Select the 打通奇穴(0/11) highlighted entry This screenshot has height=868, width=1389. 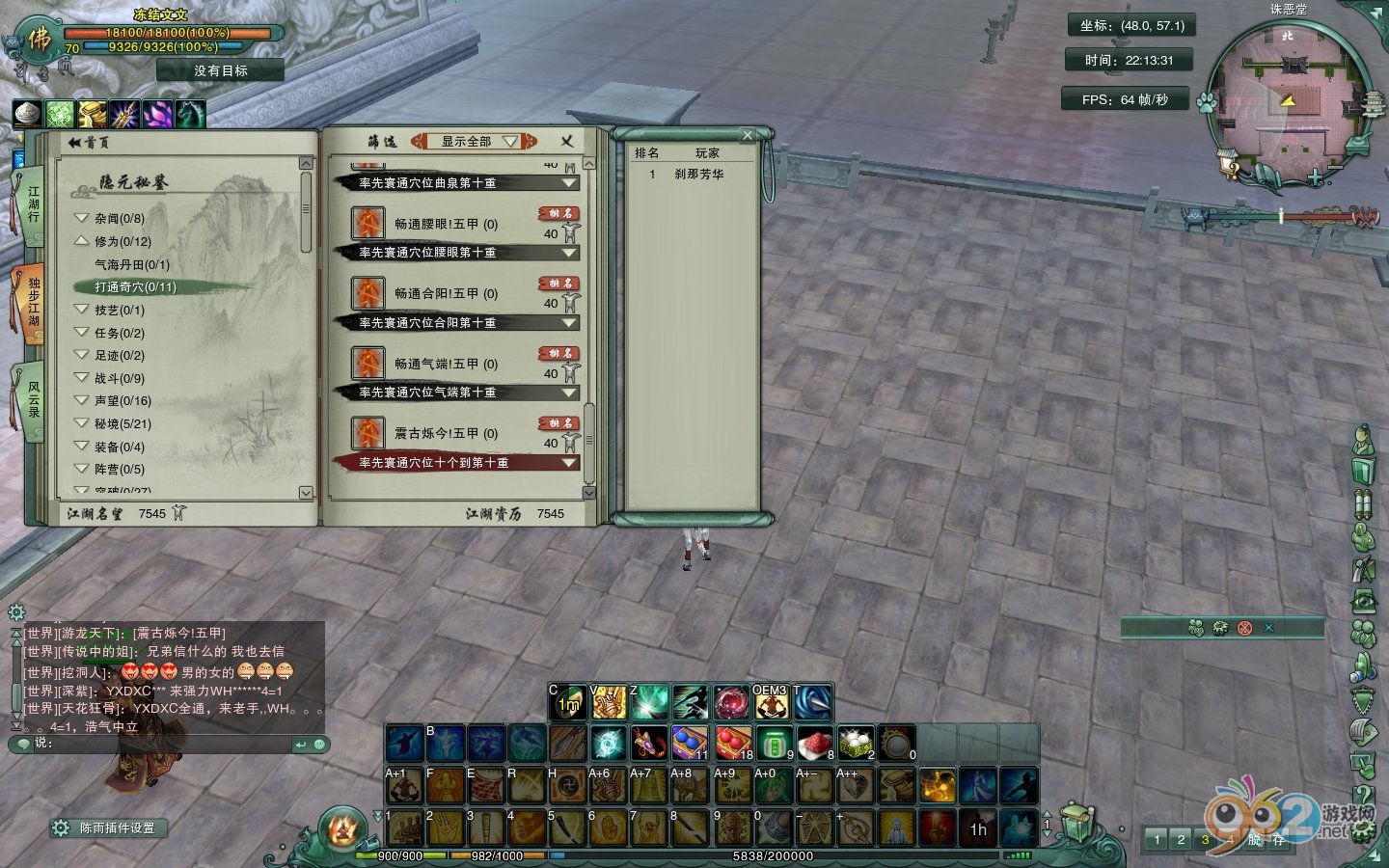(134, 286)
